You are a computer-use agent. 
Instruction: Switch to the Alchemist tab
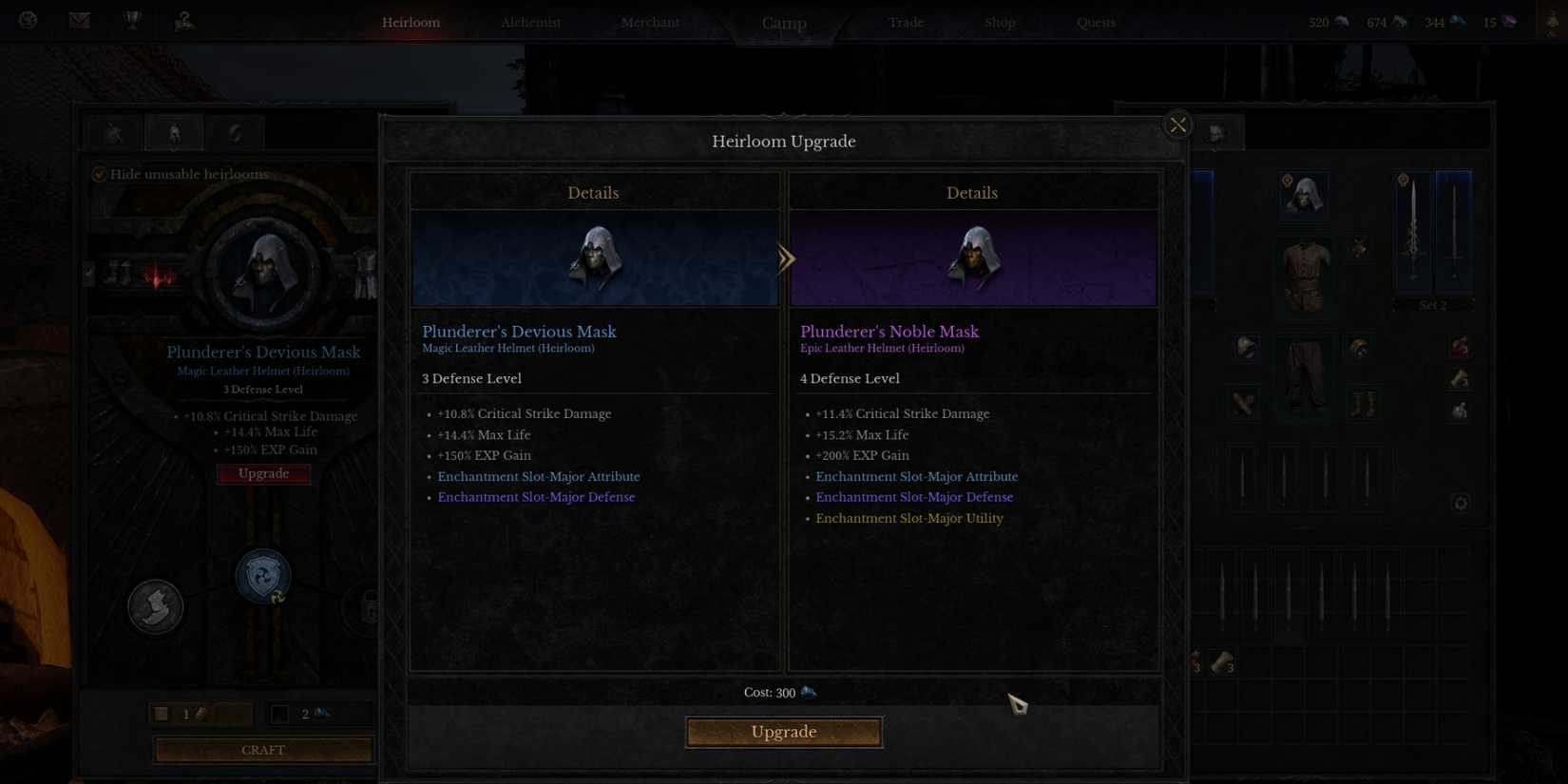coord(530,22)
